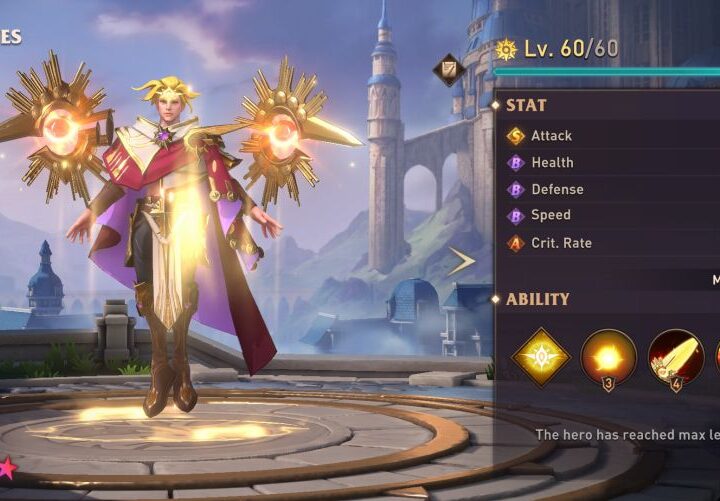Click the golden arrow beside the hero
The image size is (720, 501).
point(461,262)
